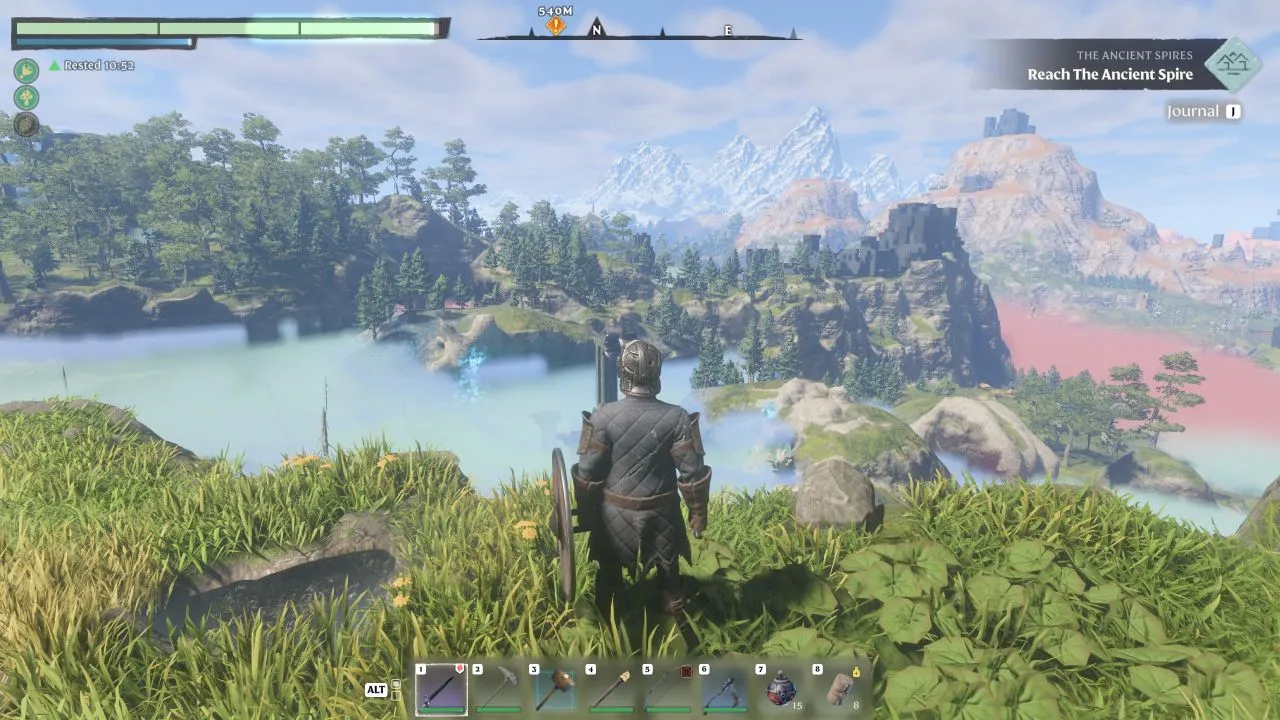This screenshot has width=1280, height=720.
Task: Choose the hammer in hotbar slot 3
Action: pos(554,689)
